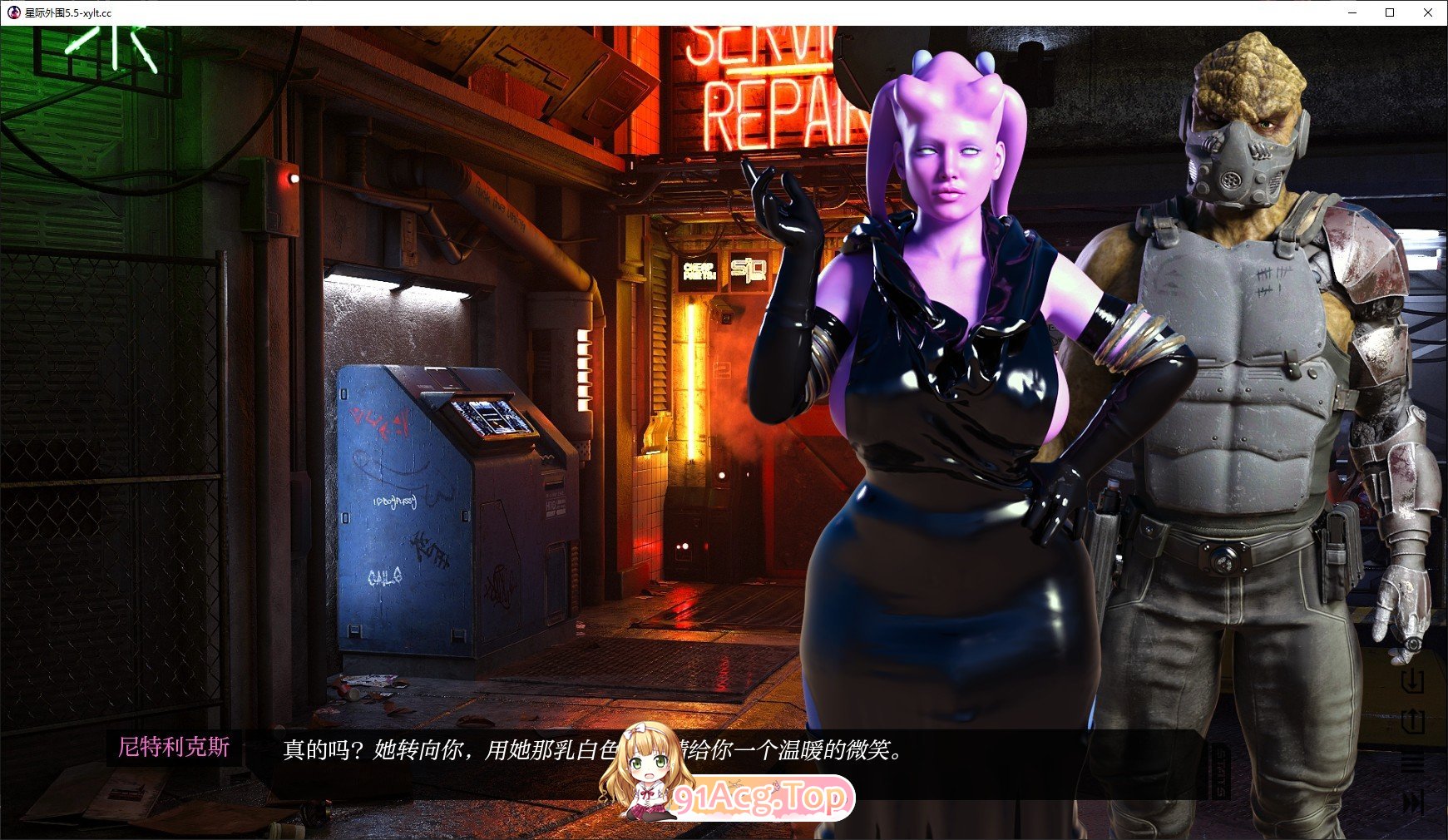Click the circular rollback icon above save

tap(1414, 645)
